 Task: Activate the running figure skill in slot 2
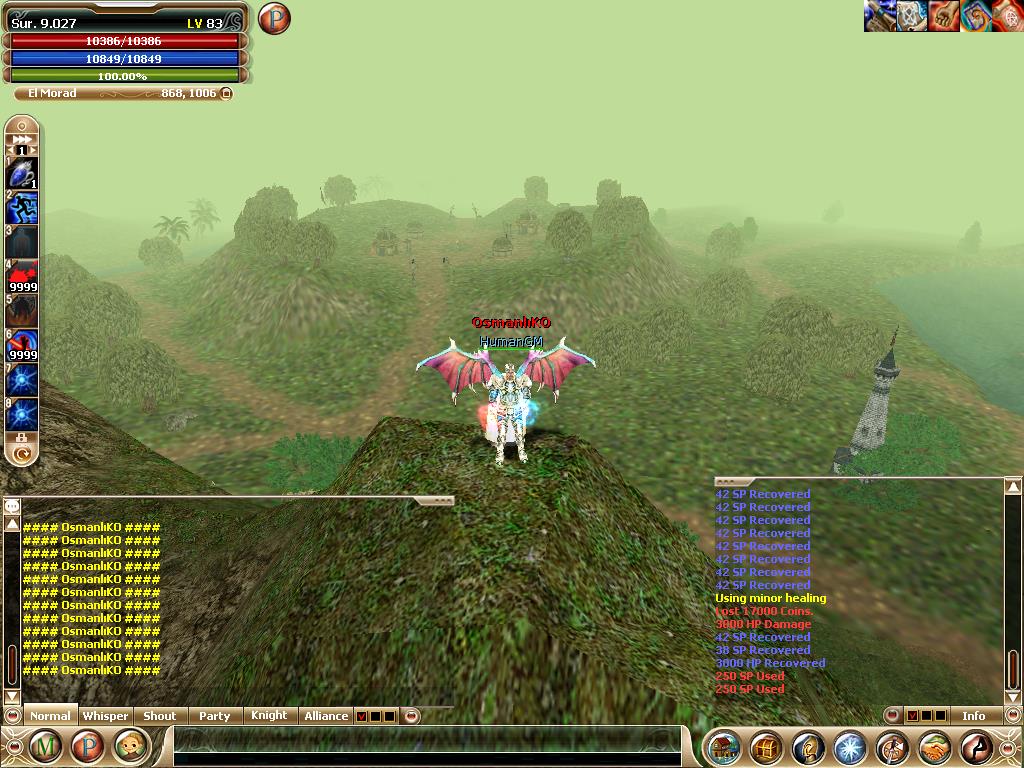pyautogui.click(x=22, y=208)
